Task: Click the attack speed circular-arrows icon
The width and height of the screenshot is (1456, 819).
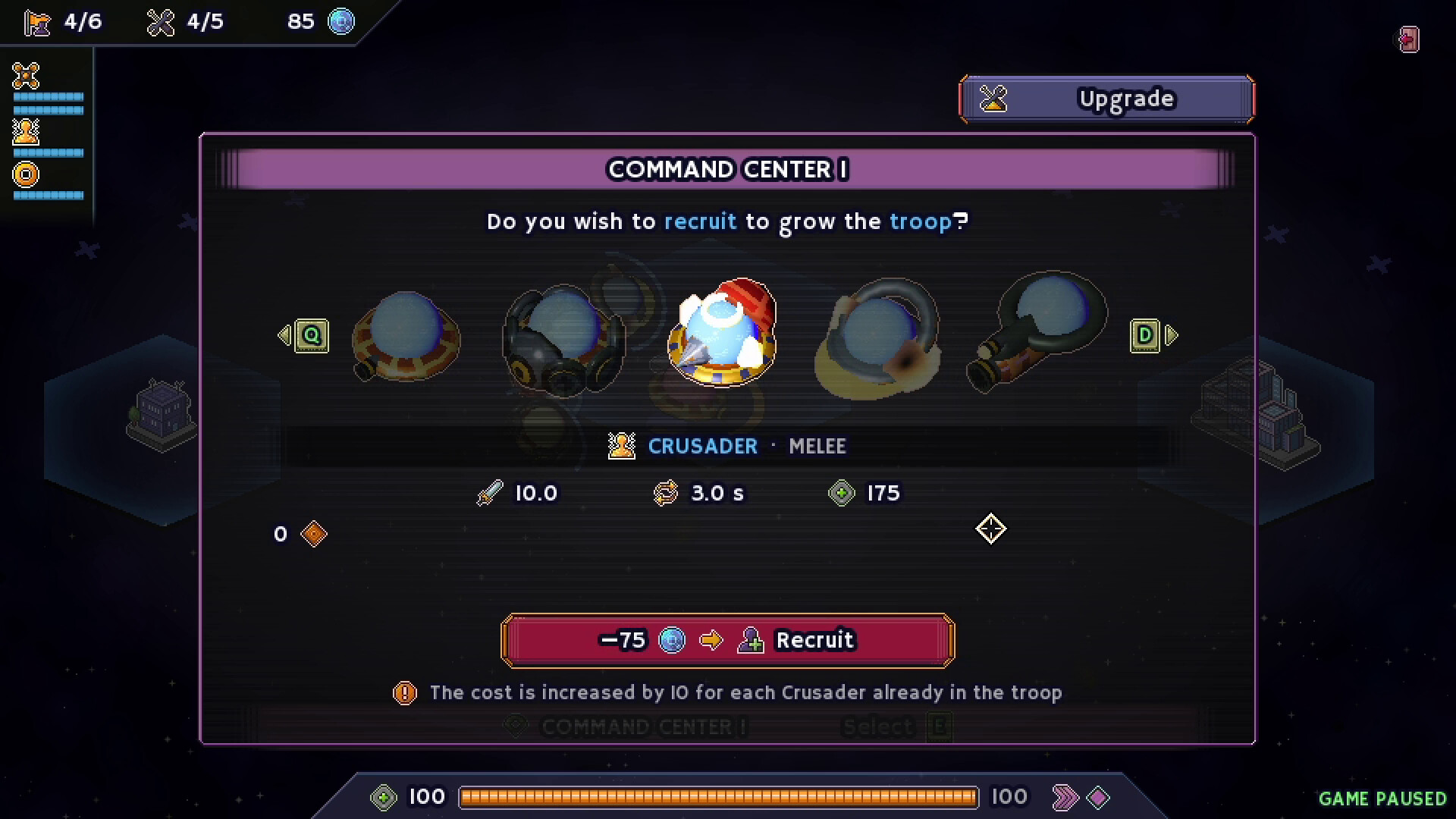Action: pyautogui.click(x=666, y=492)
